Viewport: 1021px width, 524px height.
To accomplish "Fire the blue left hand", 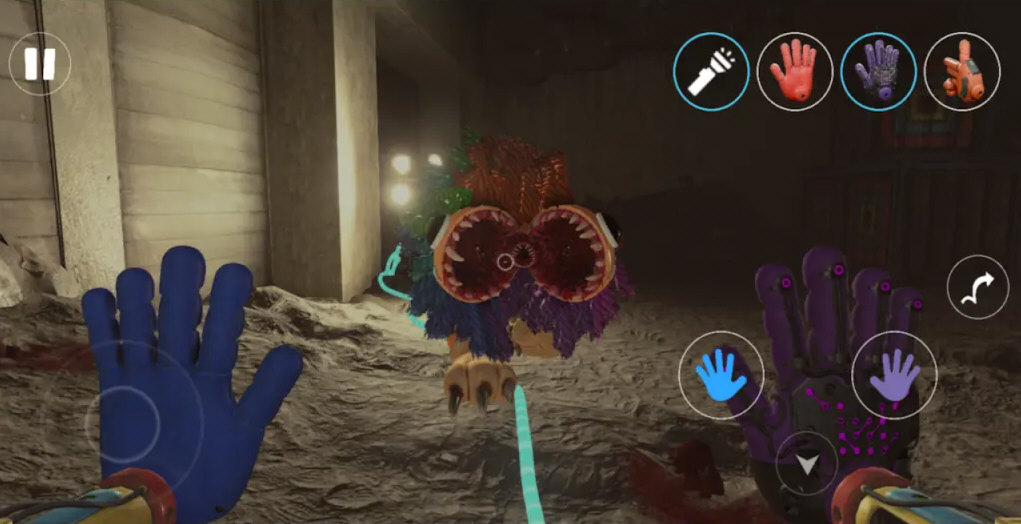I will coord(721,375).
